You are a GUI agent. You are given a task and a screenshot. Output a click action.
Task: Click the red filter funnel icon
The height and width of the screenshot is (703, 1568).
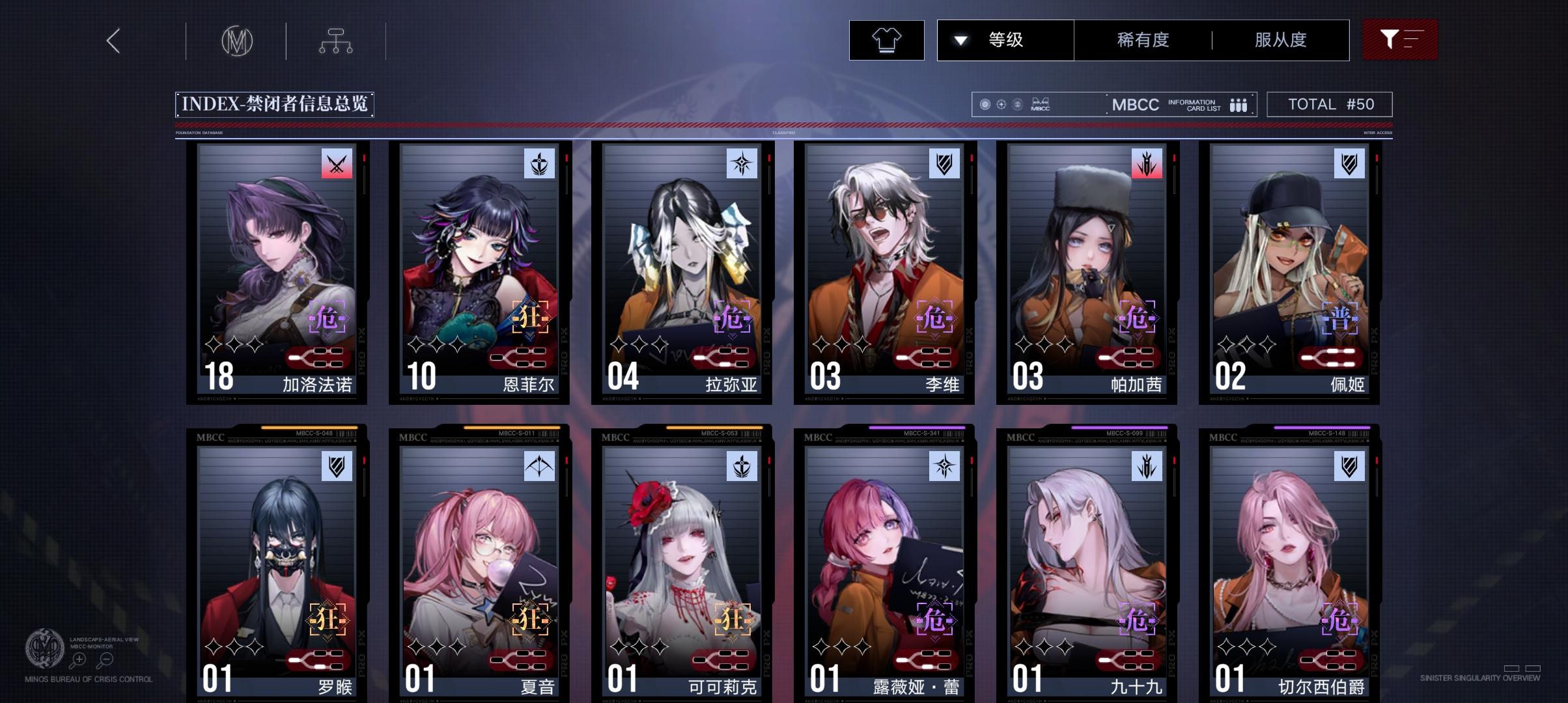pyautogui.click(x=1399, y=39)
